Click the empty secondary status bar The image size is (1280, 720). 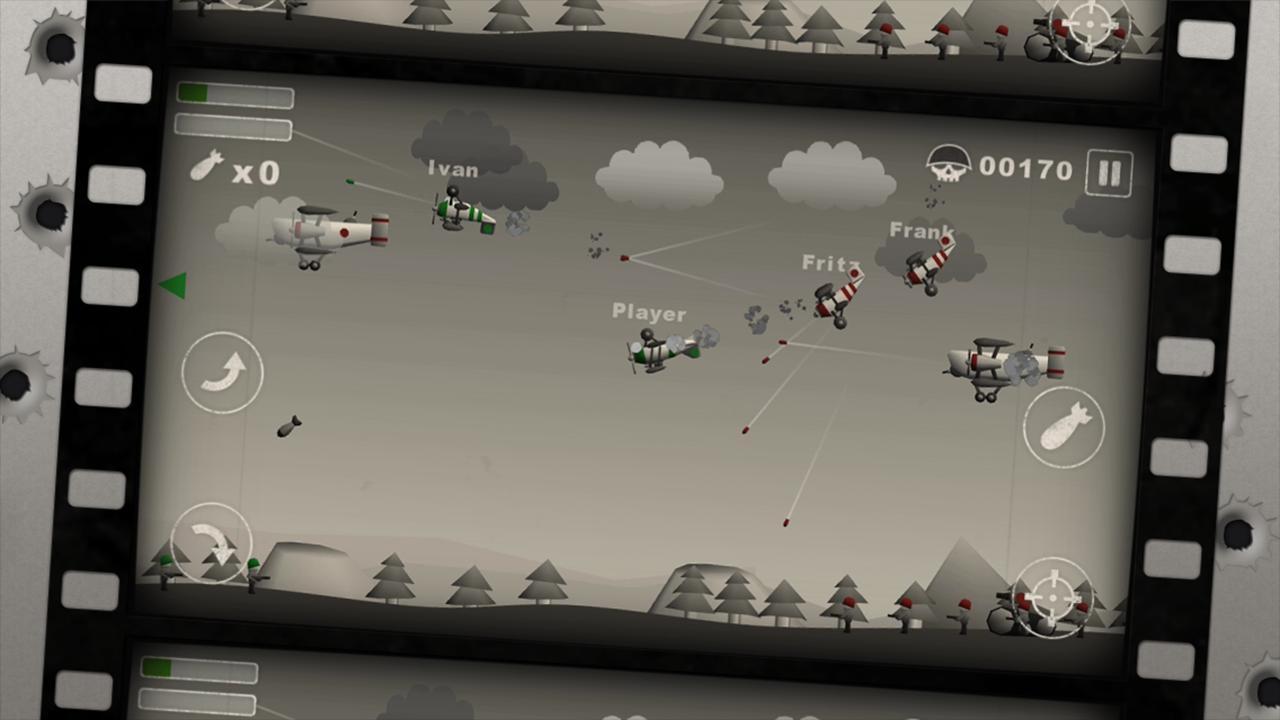[232, 126]
